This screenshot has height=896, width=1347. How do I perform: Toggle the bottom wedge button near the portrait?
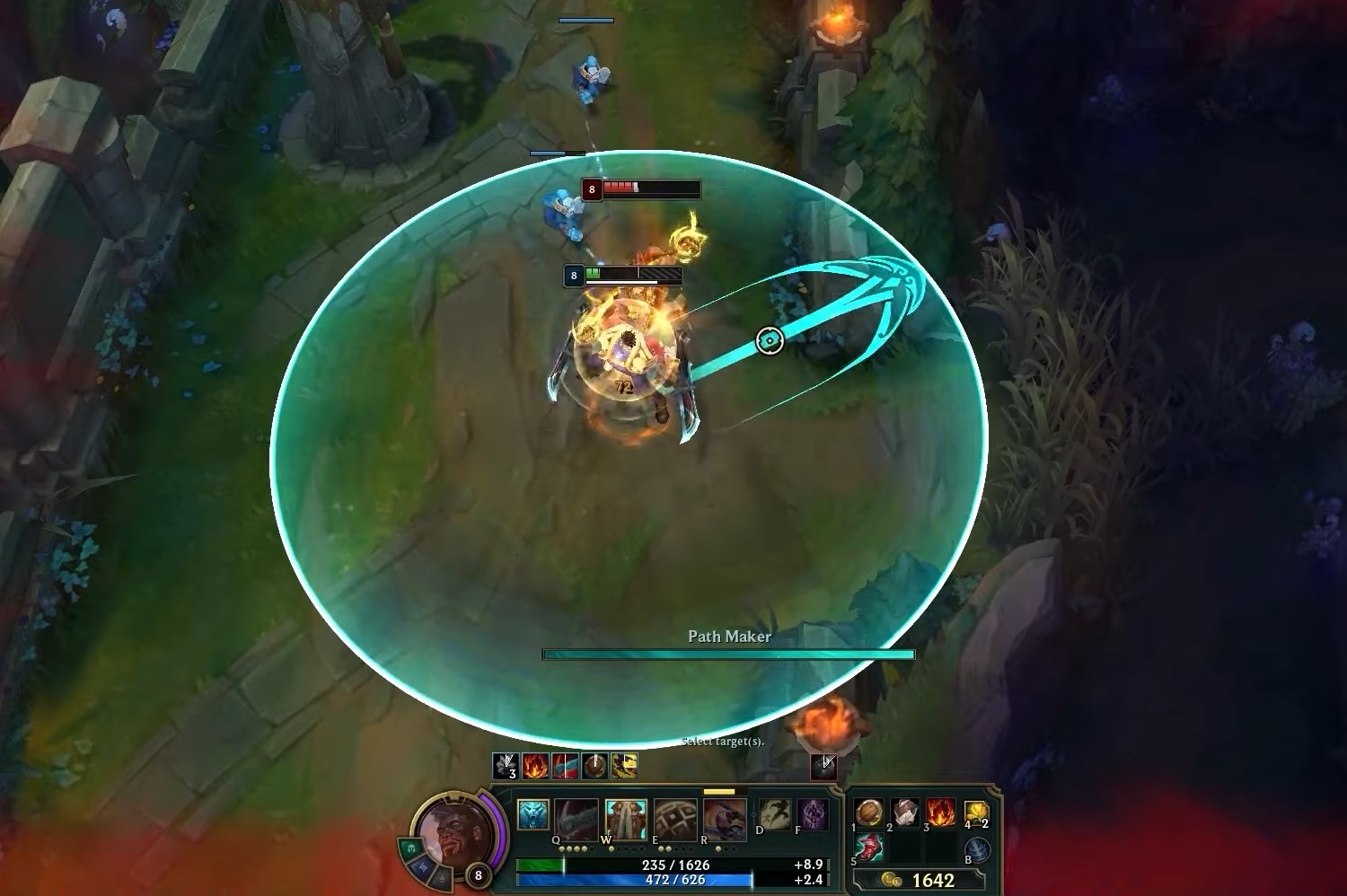pos(442,879)
